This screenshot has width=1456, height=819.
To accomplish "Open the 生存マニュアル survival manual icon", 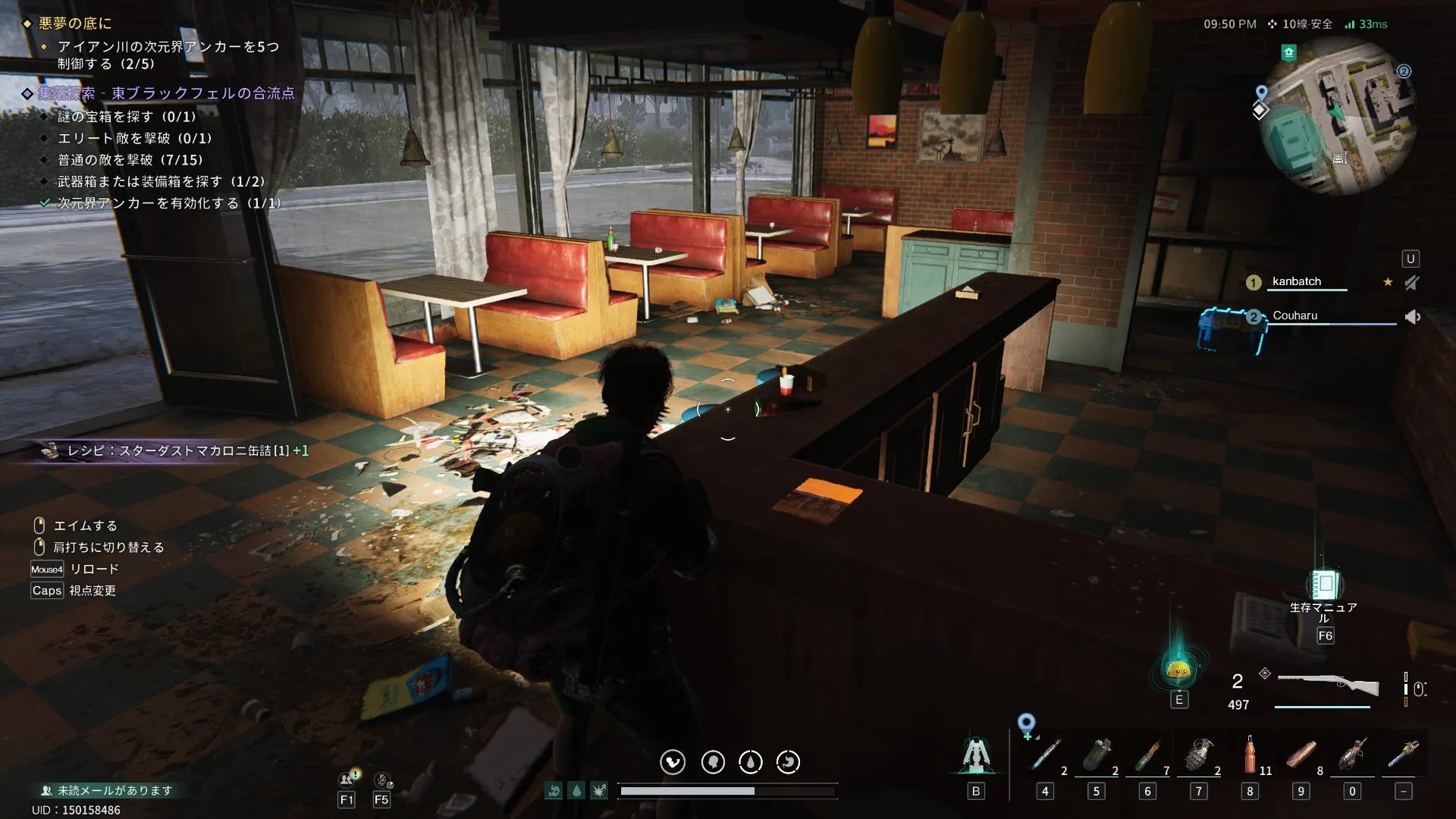I will 1325,585.
